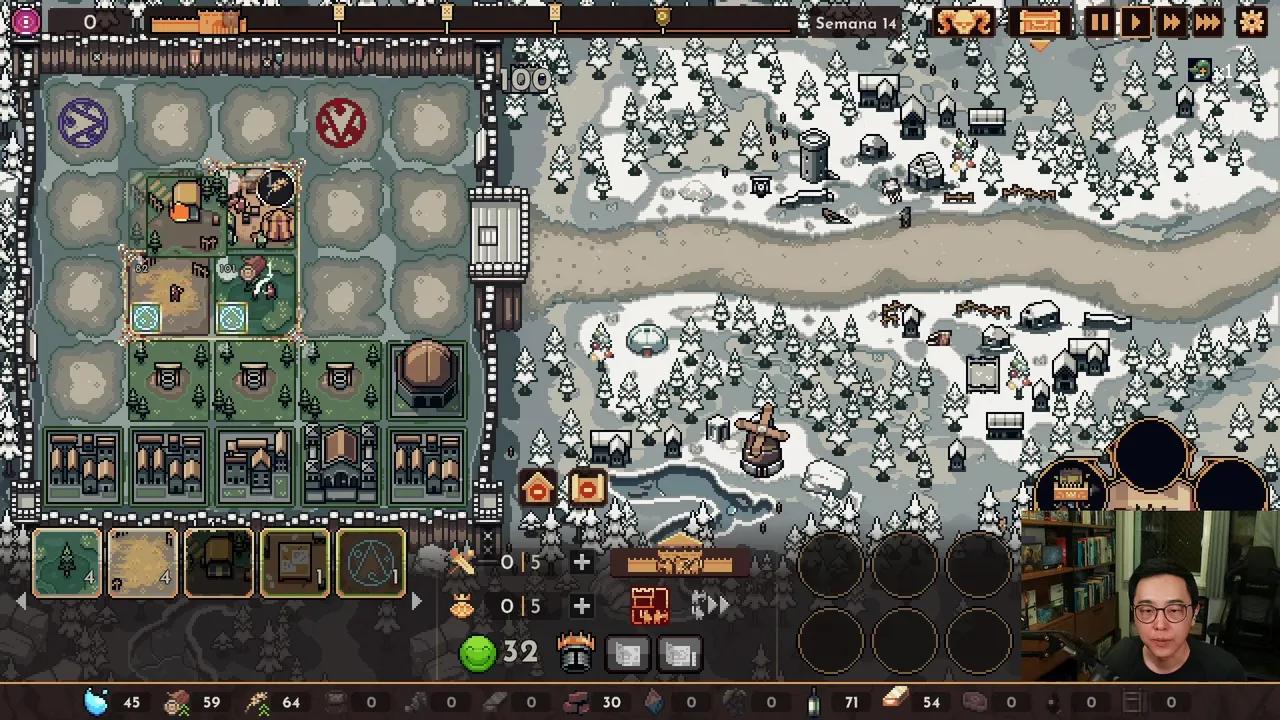Open the gear settings menu
Image resolution: width=1280 pixels, height=720 pixels.
tap(1251, 22)
